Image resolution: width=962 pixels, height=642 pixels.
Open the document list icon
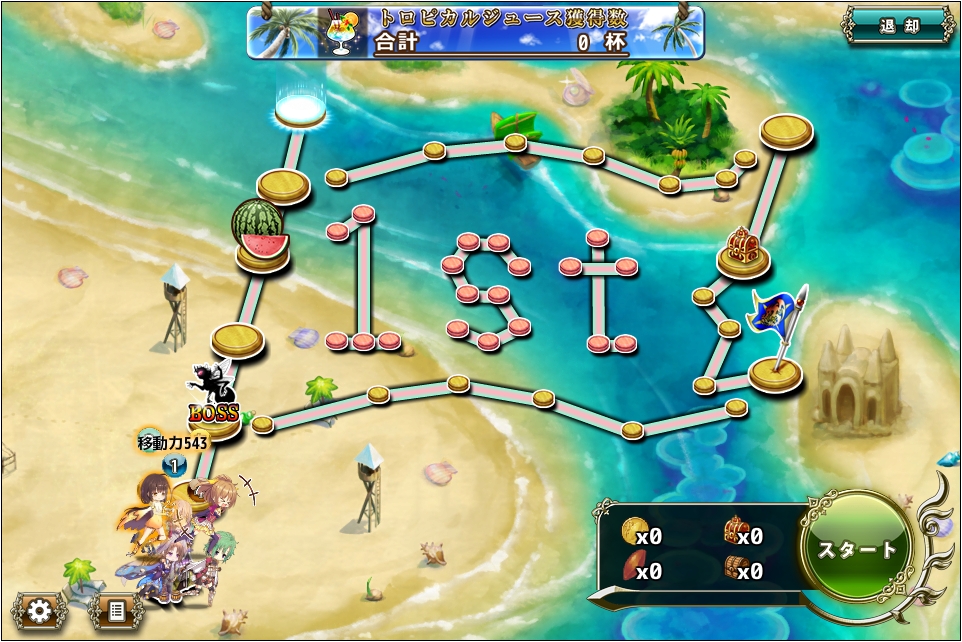[x=116, y=610]
